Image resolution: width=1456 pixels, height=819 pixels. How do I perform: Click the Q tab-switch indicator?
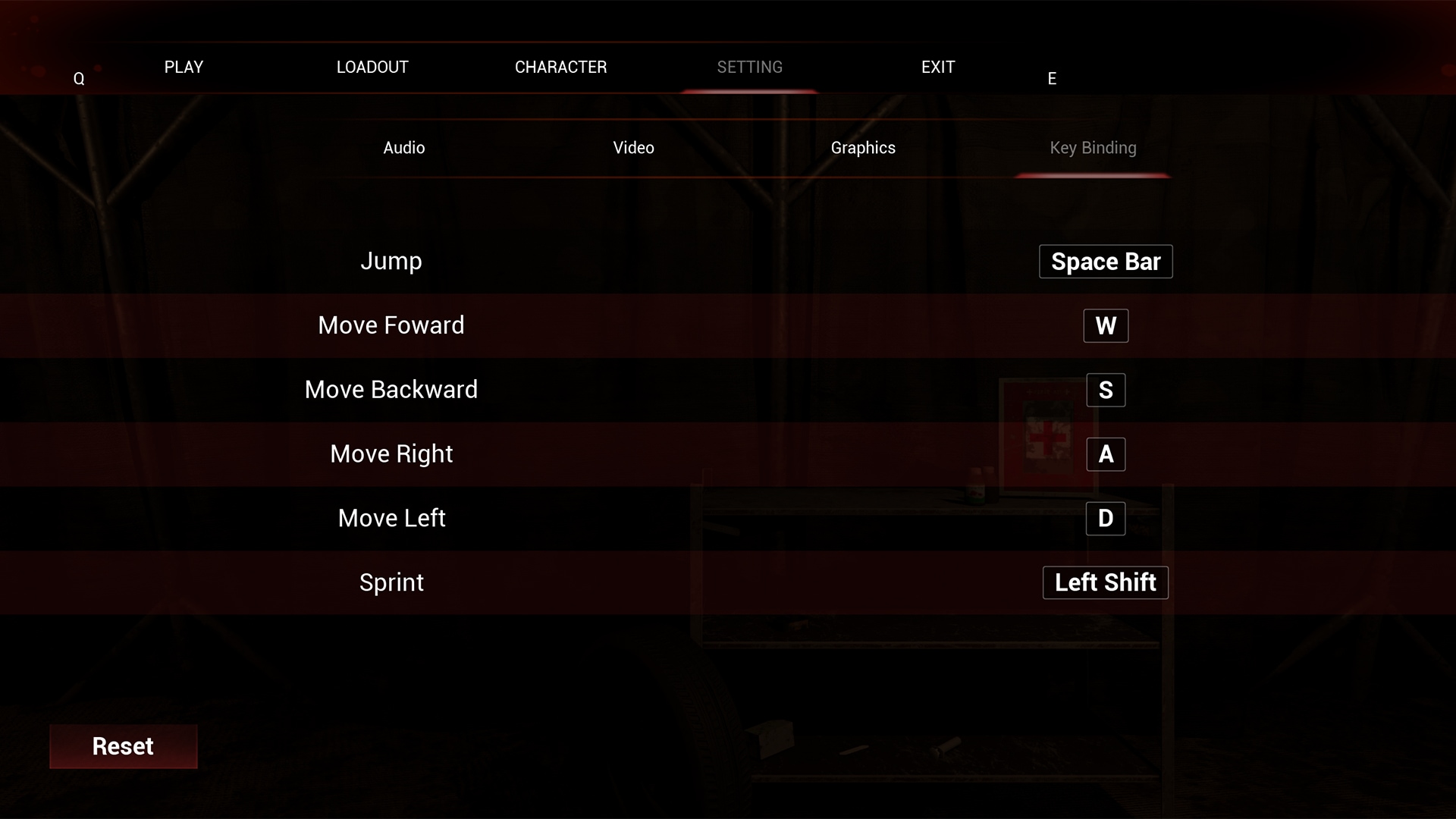tap(79, 77)
